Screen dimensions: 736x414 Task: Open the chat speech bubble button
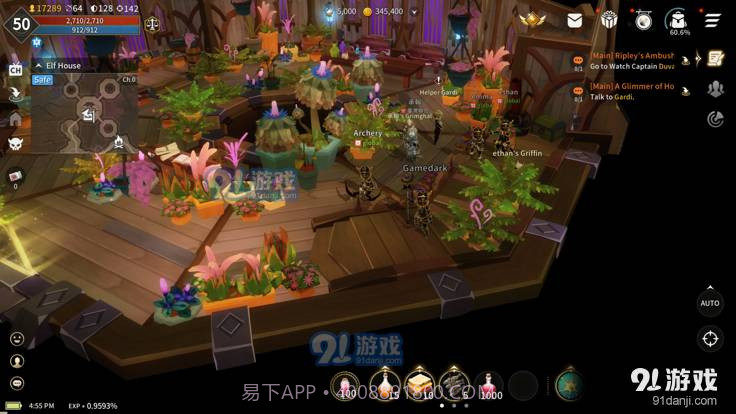16,383
